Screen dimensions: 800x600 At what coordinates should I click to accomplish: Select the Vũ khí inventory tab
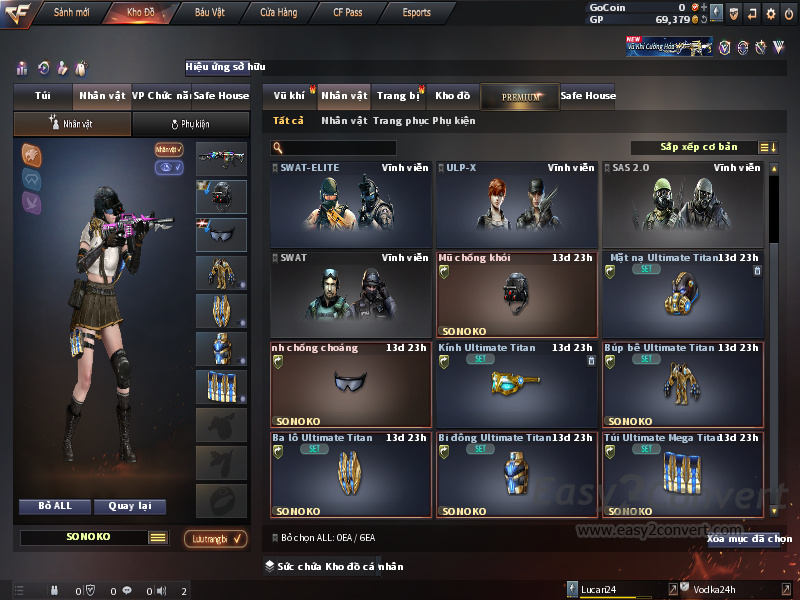tap(289, 96)
